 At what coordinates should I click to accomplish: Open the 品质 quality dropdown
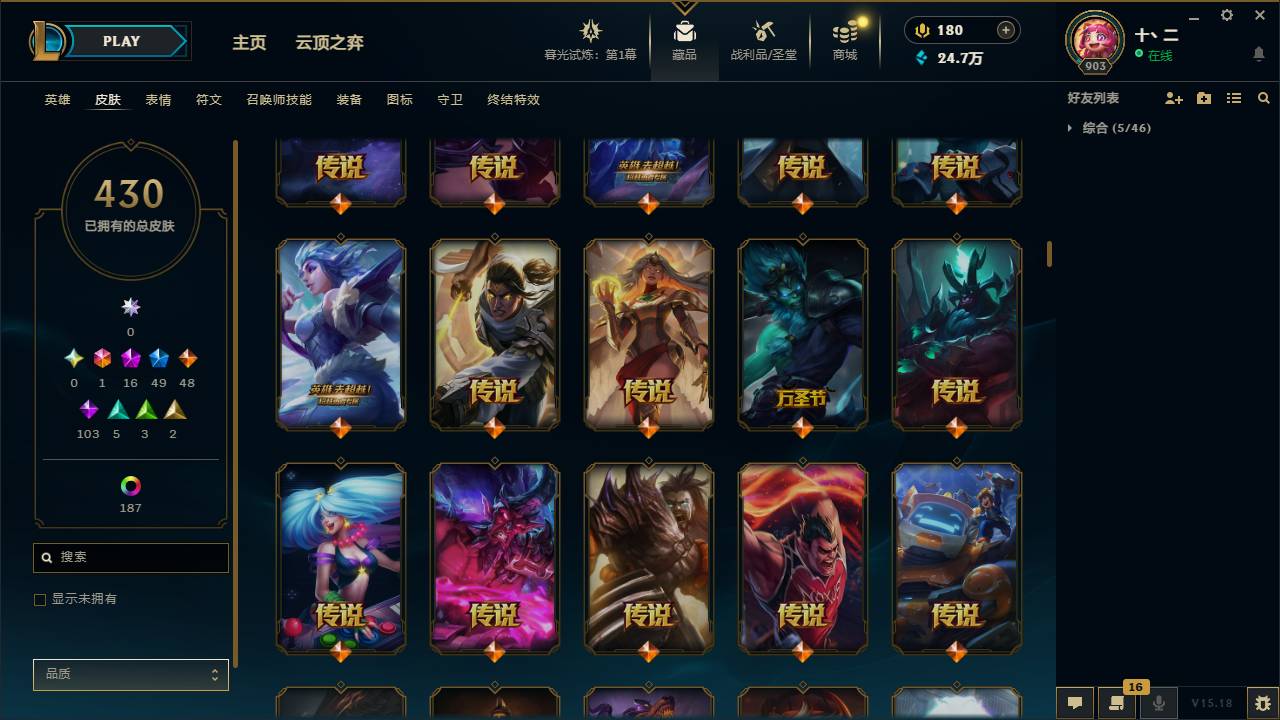point(130,674)
